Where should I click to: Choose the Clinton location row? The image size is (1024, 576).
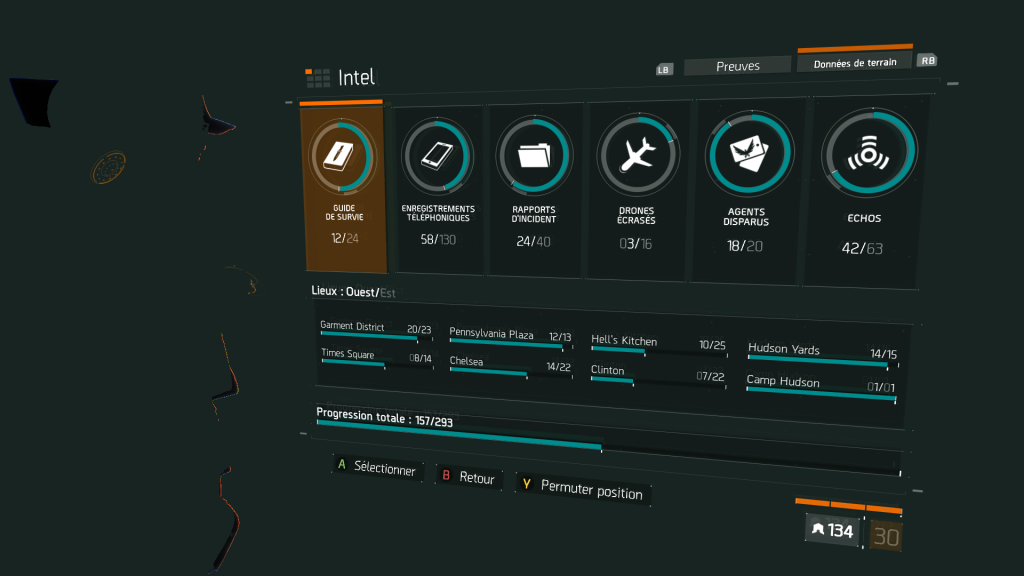click(x=658, y=374)
